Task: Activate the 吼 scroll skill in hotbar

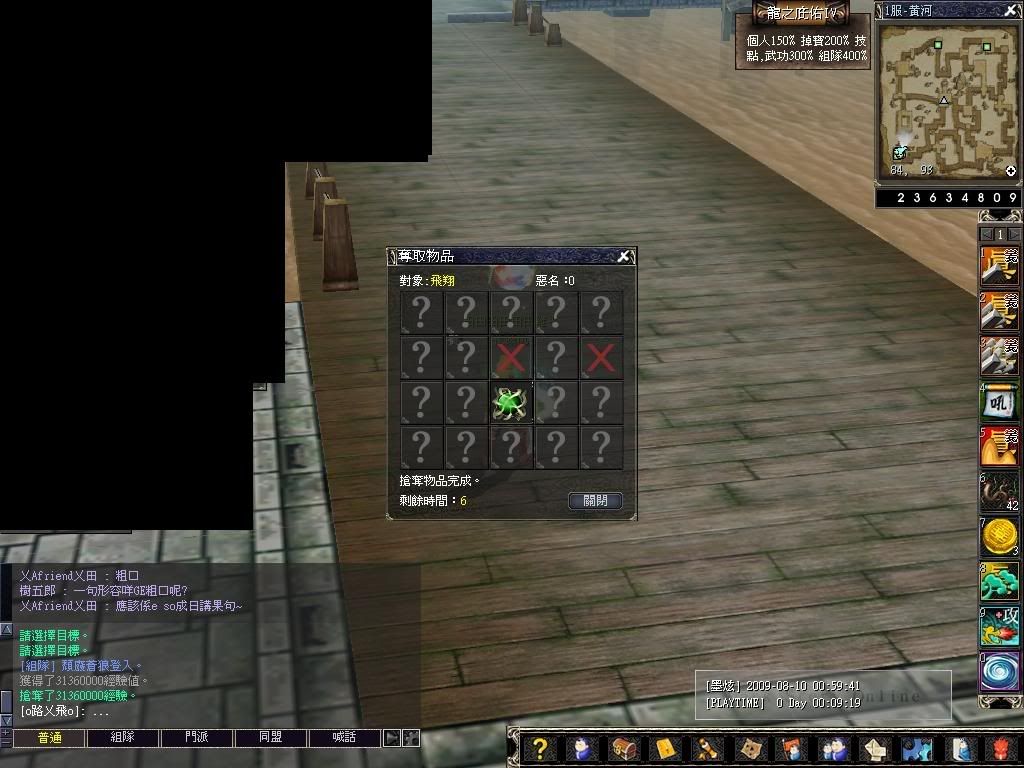Action: point(999,401)
